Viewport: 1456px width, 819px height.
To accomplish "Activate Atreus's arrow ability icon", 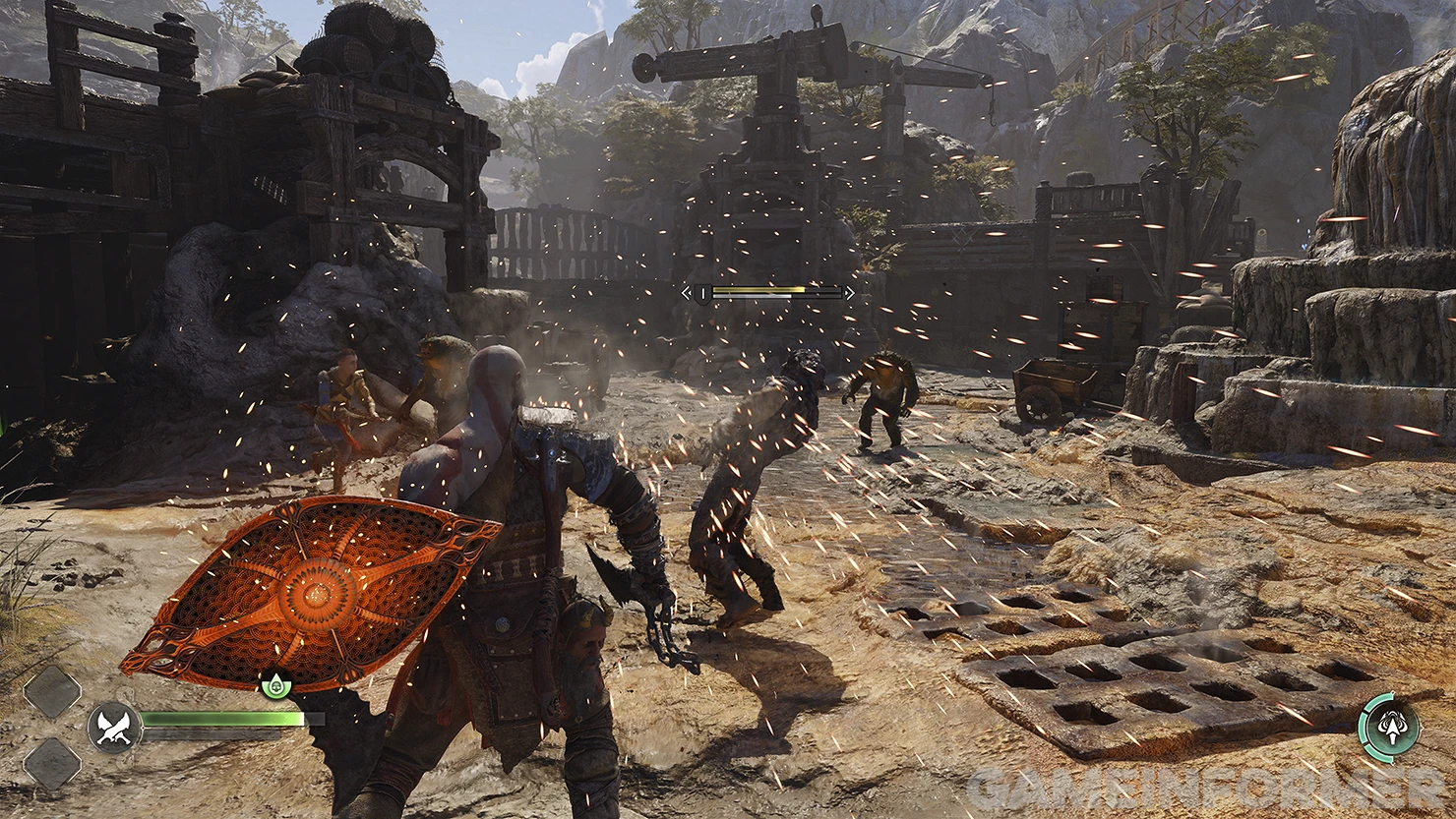I will coord(1389,728).
